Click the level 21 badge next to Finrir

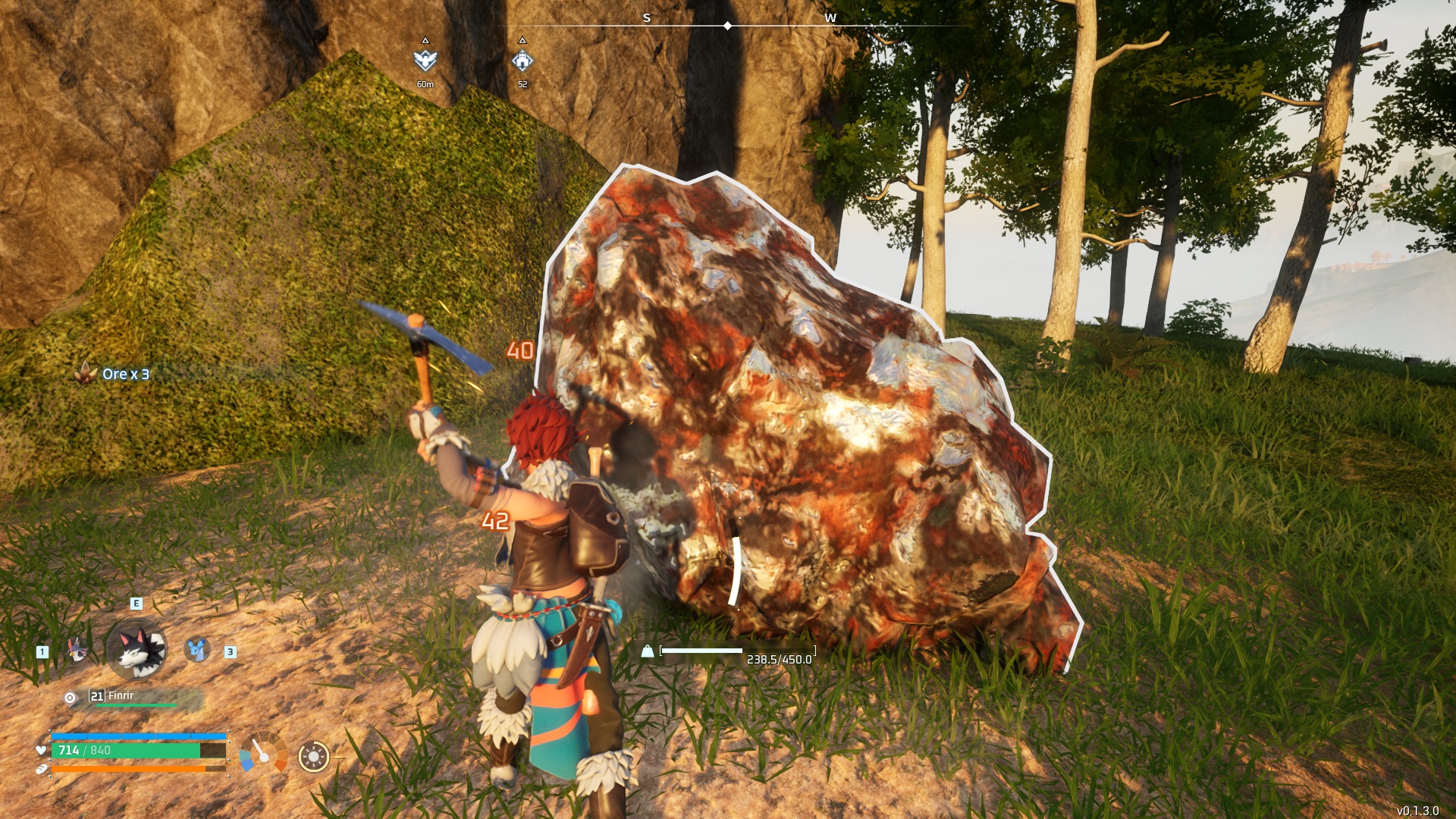click(96, 696)
